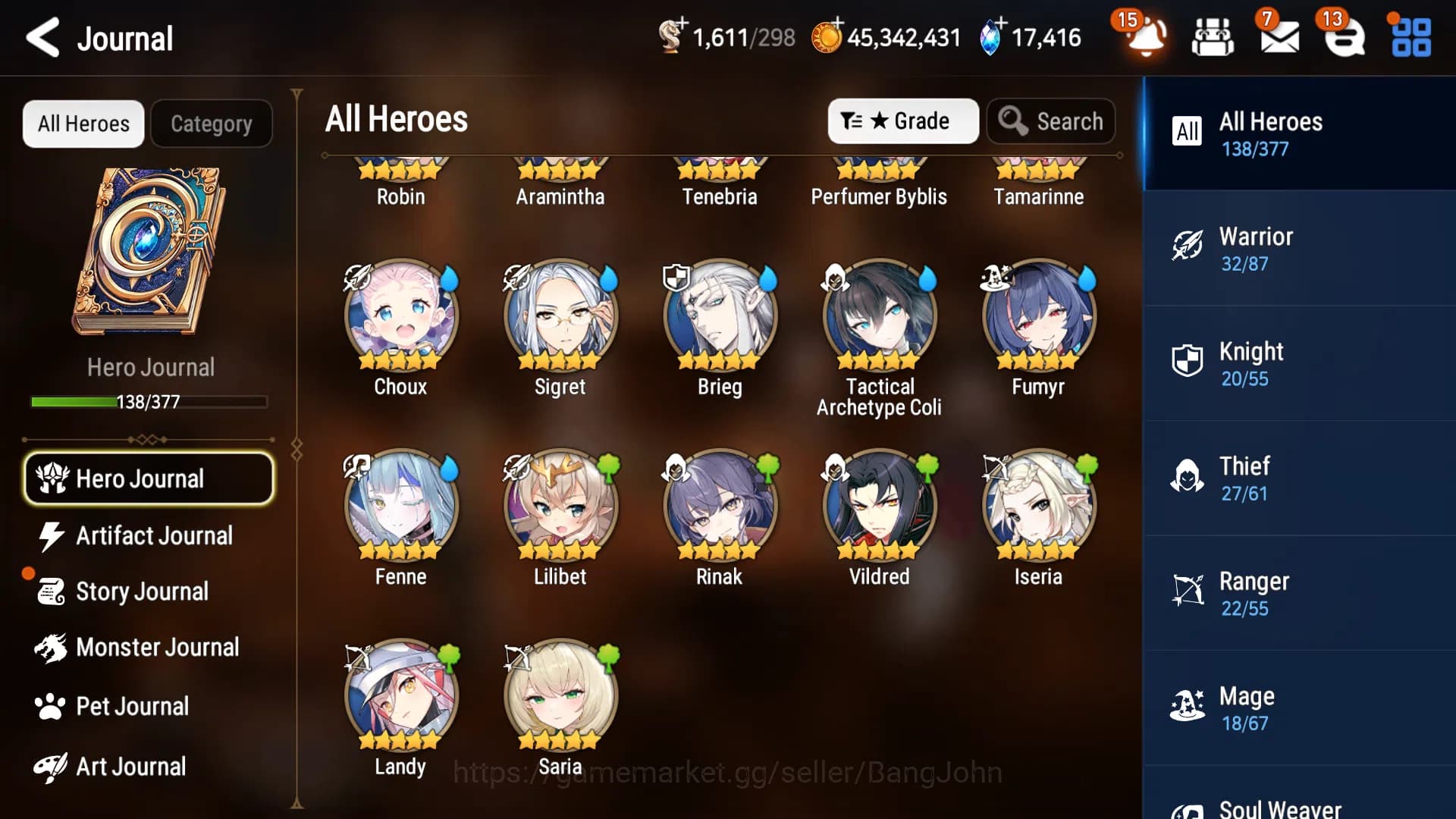Open hero Search

click(x=1051, y=121)
